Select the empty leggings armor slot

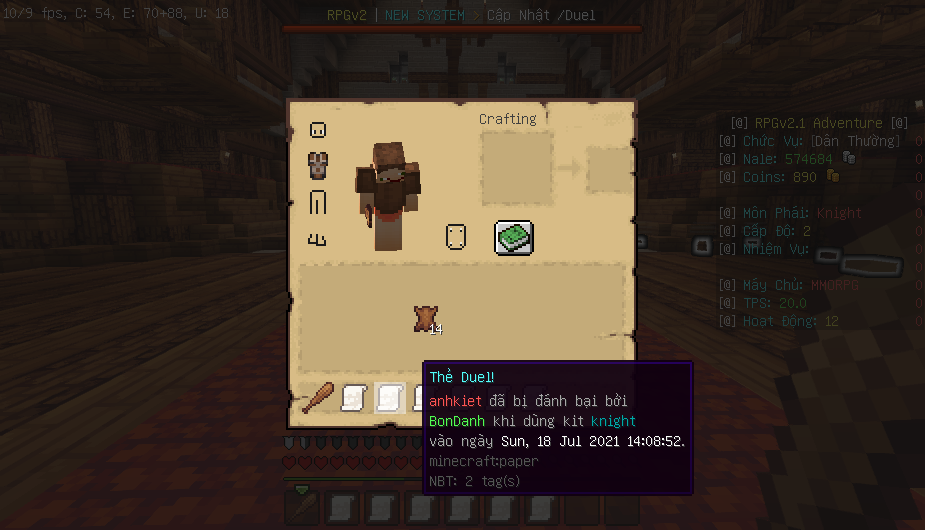(318, 202)
